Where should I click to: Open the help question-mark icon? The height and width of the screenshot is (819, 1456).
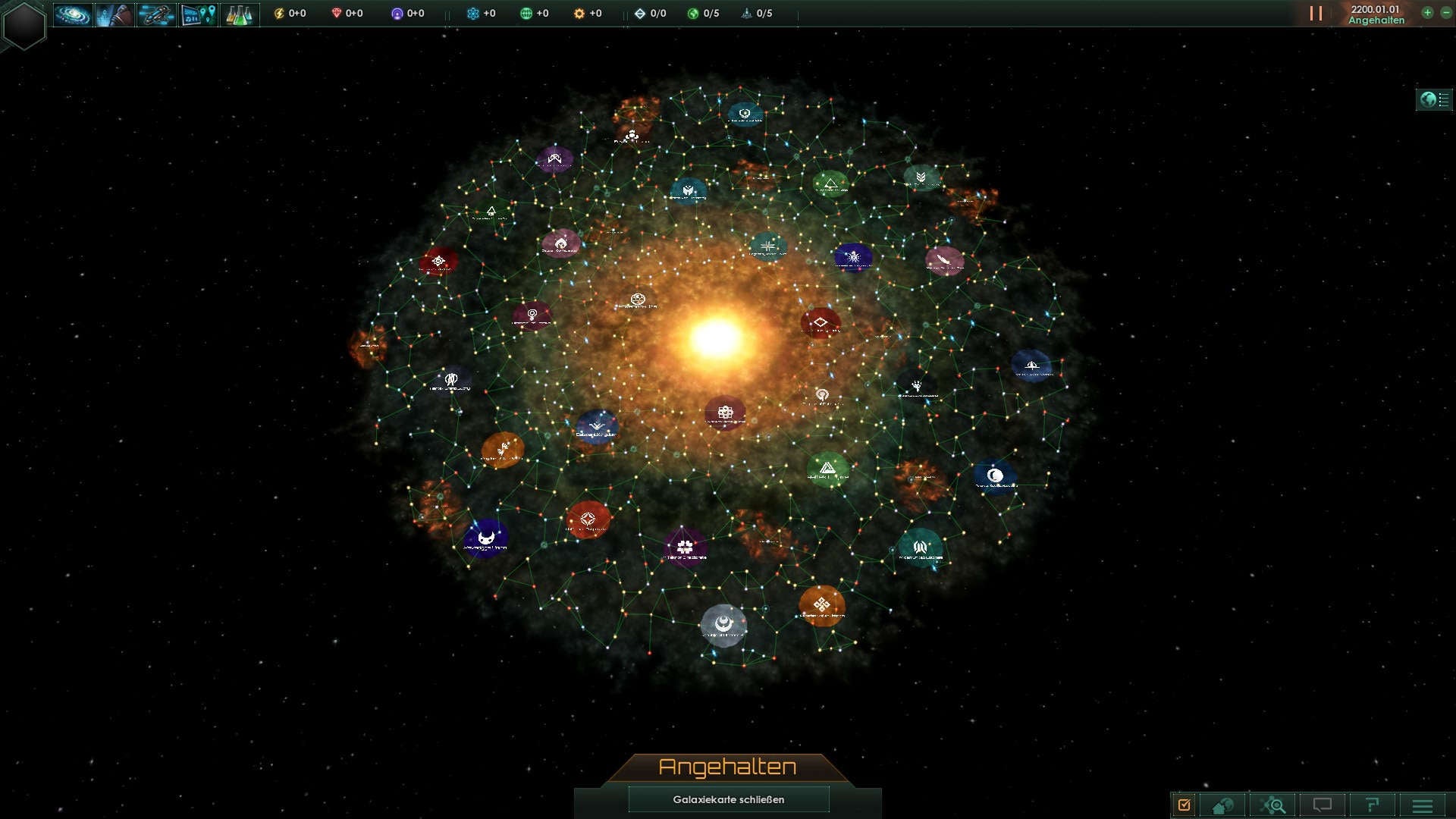point(1372,804)
